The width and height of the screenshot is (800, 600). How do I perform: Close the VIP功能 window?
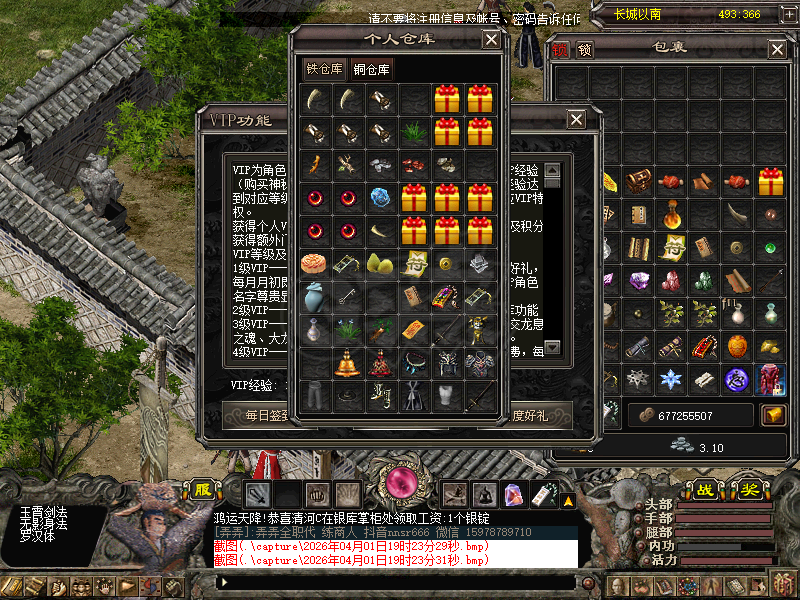[x=576, y=119]
